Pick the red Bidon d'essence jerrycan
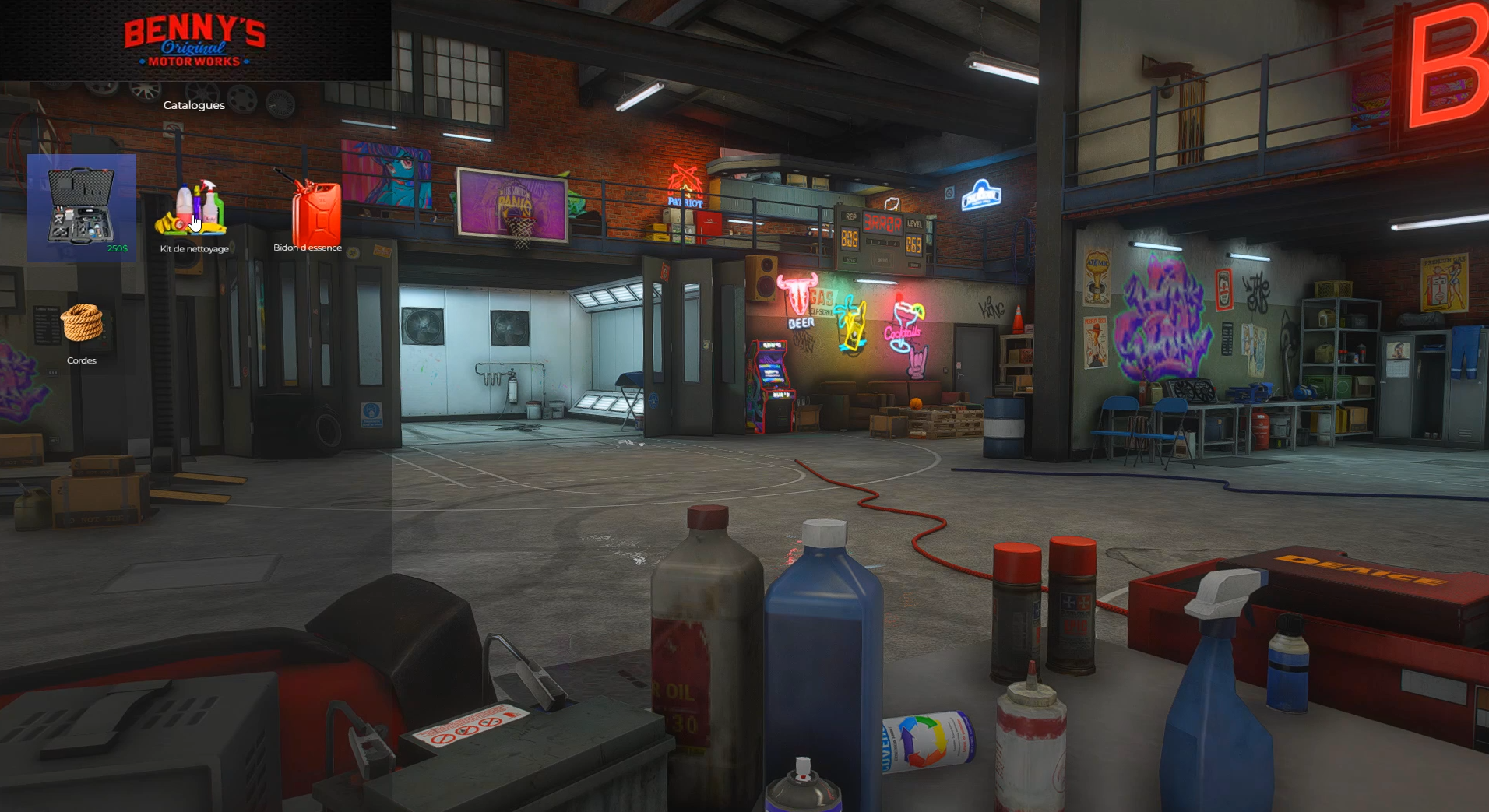This screenshot has height=812, width=1489. [x=313, y=213]
